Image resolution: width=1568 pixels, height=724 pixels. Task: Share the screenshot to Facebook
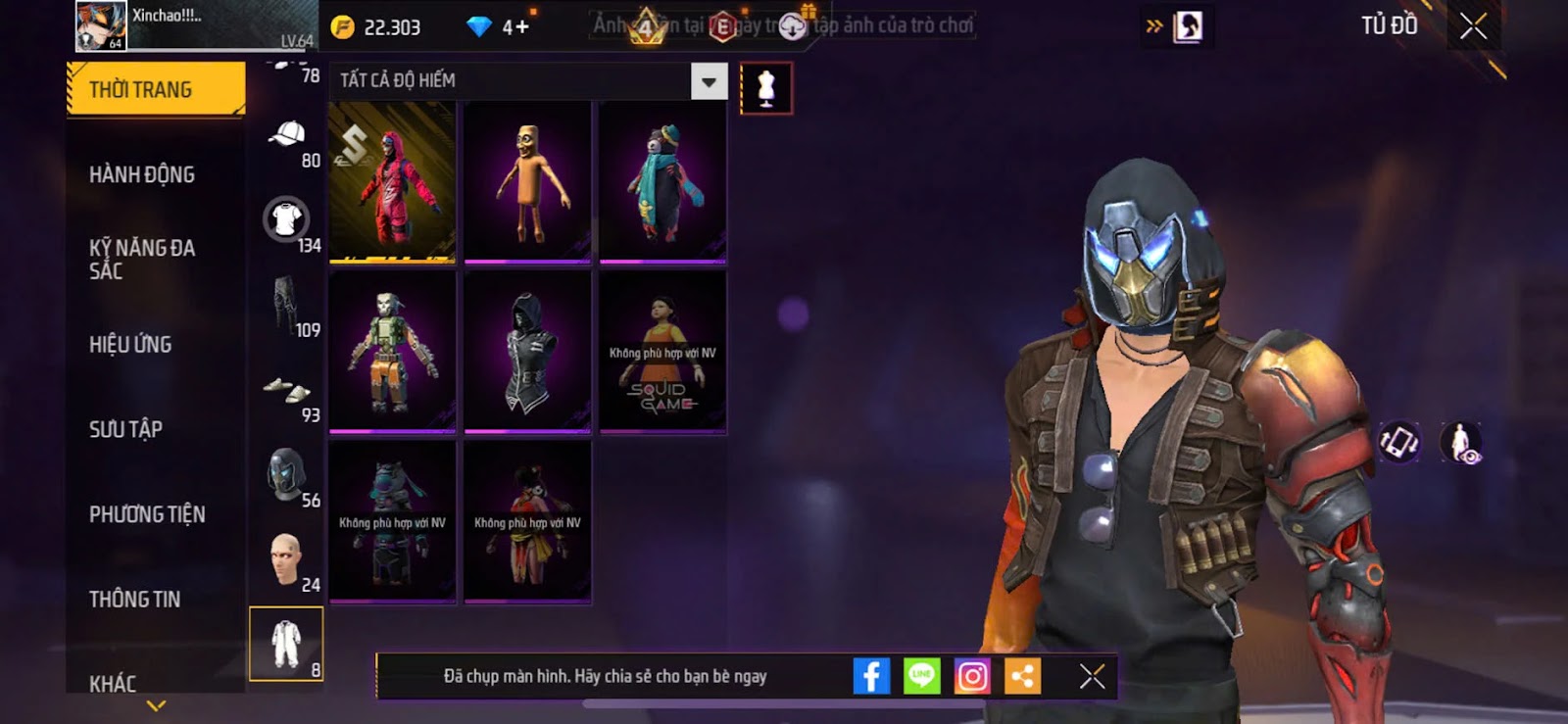coord(871,676)
